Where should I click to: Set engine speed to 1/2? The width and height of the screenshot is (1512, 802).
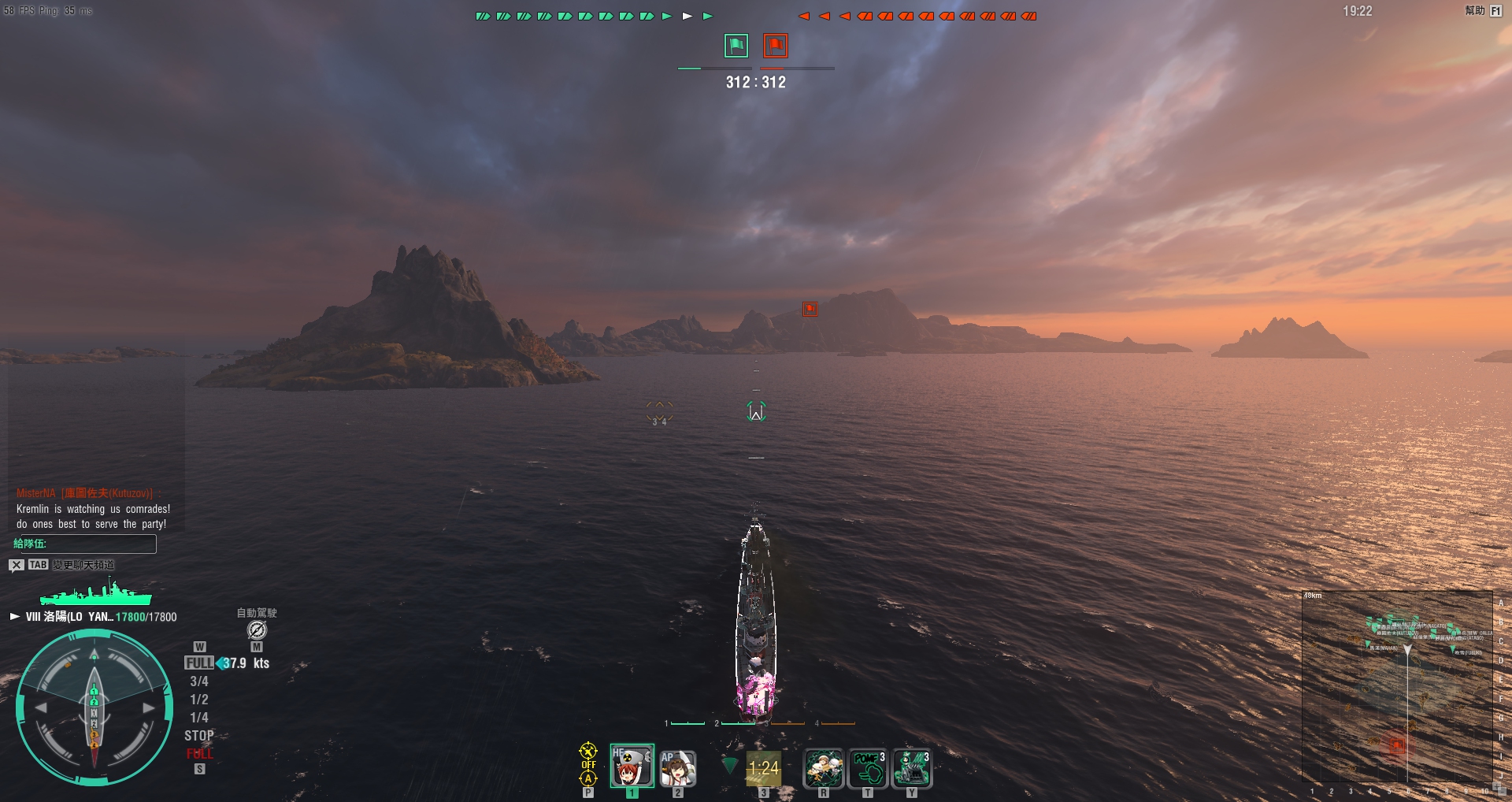click(x=199, y=700)
